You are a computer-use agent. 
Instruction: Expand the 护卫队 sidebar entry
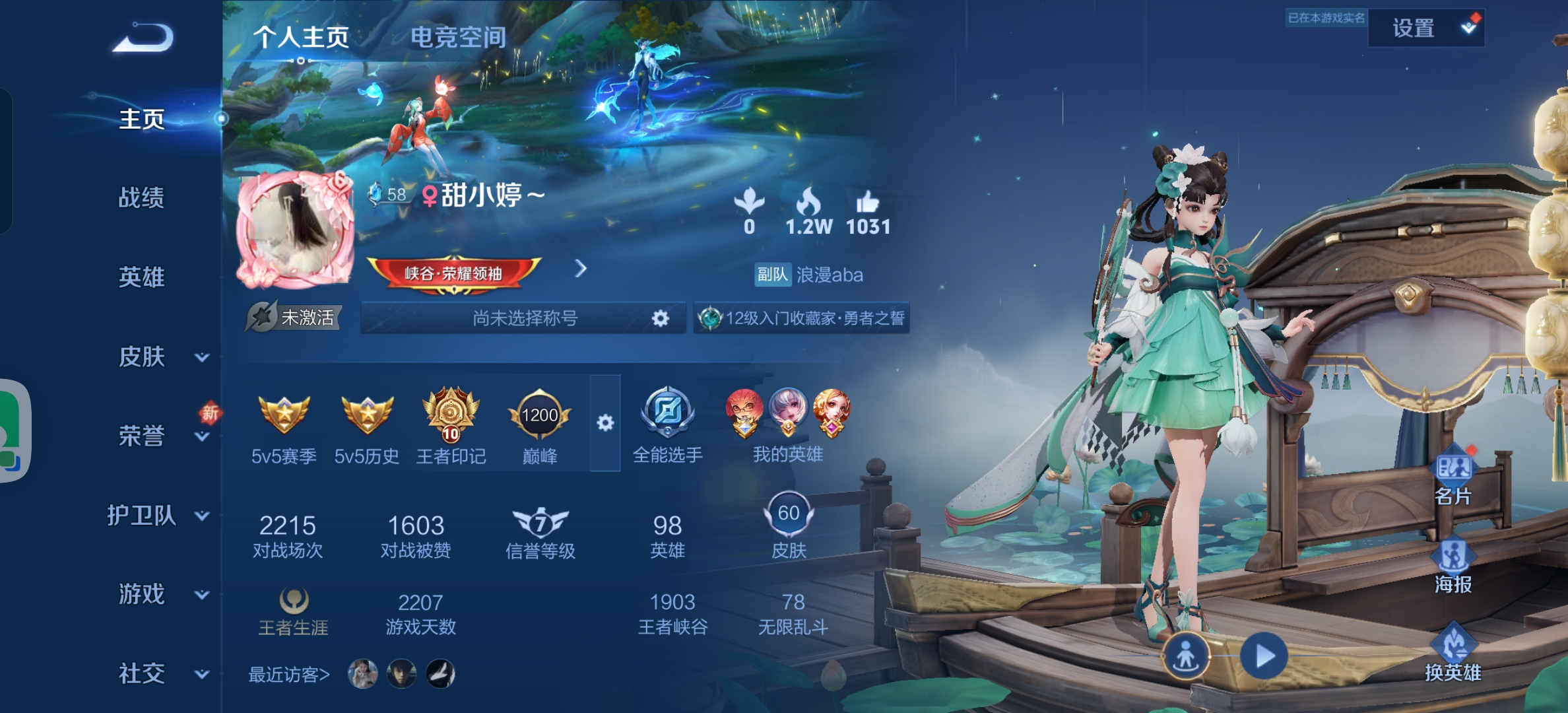[x=158, y=515]
